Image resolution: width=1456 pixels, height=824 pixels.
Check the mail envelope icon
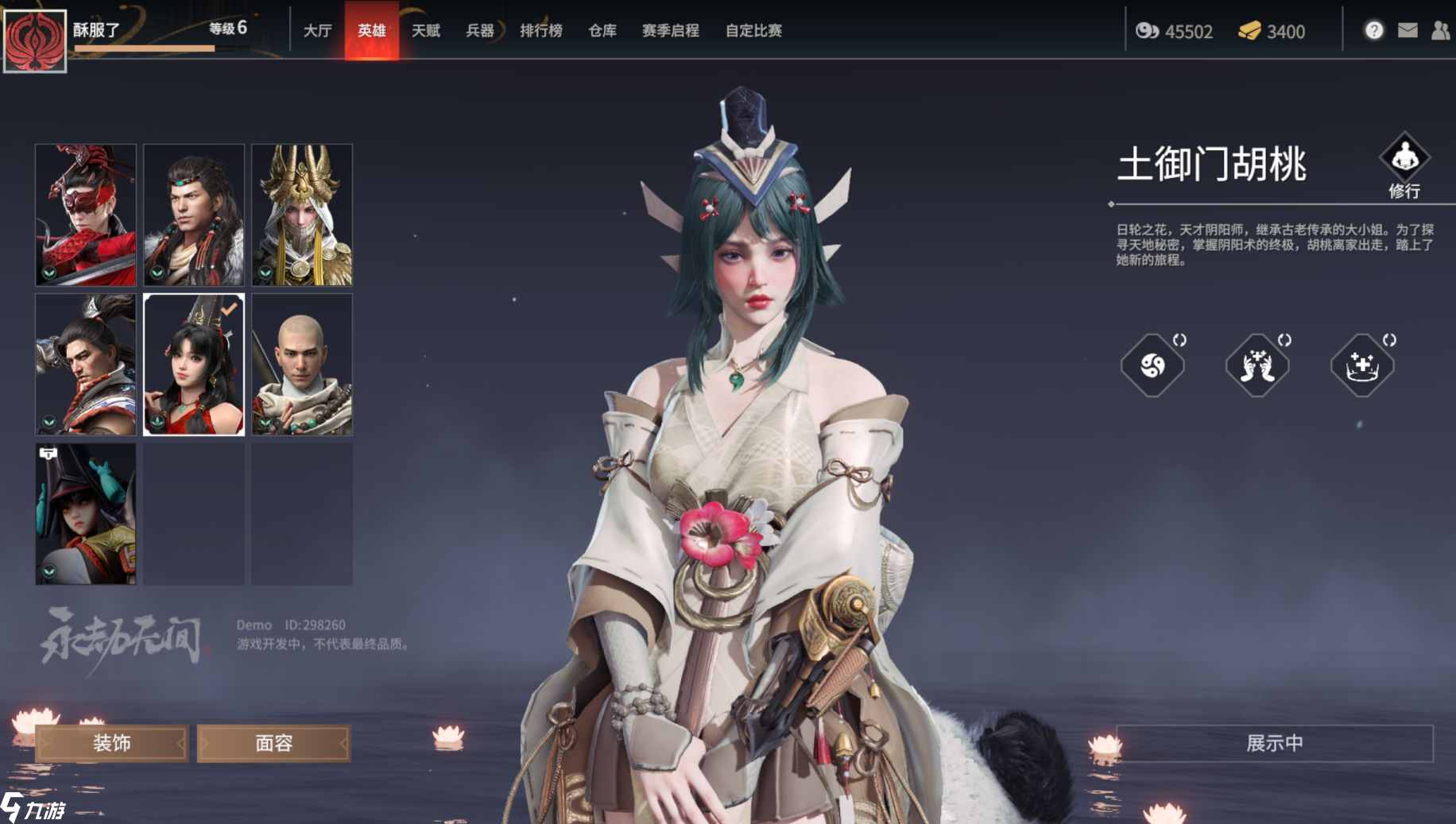pos(1408,30)
